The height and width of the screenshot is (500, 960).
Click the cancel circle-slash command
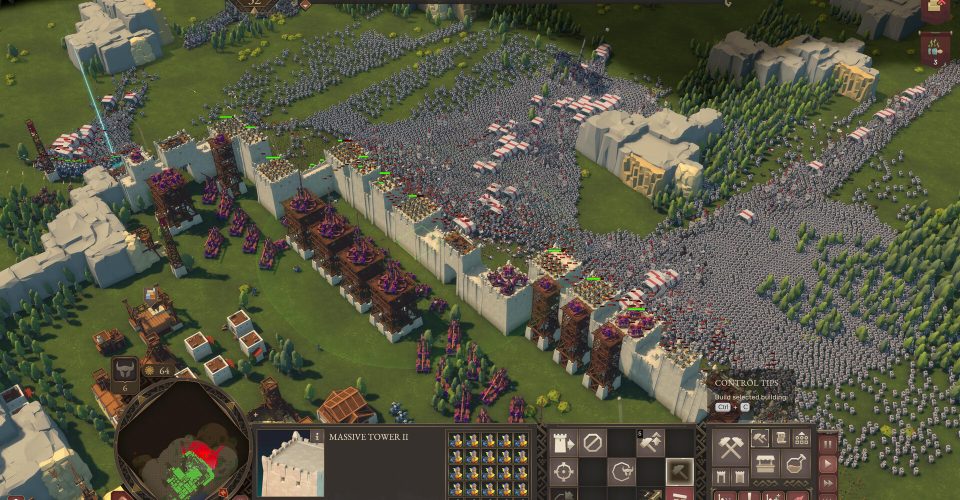point(594,442)
